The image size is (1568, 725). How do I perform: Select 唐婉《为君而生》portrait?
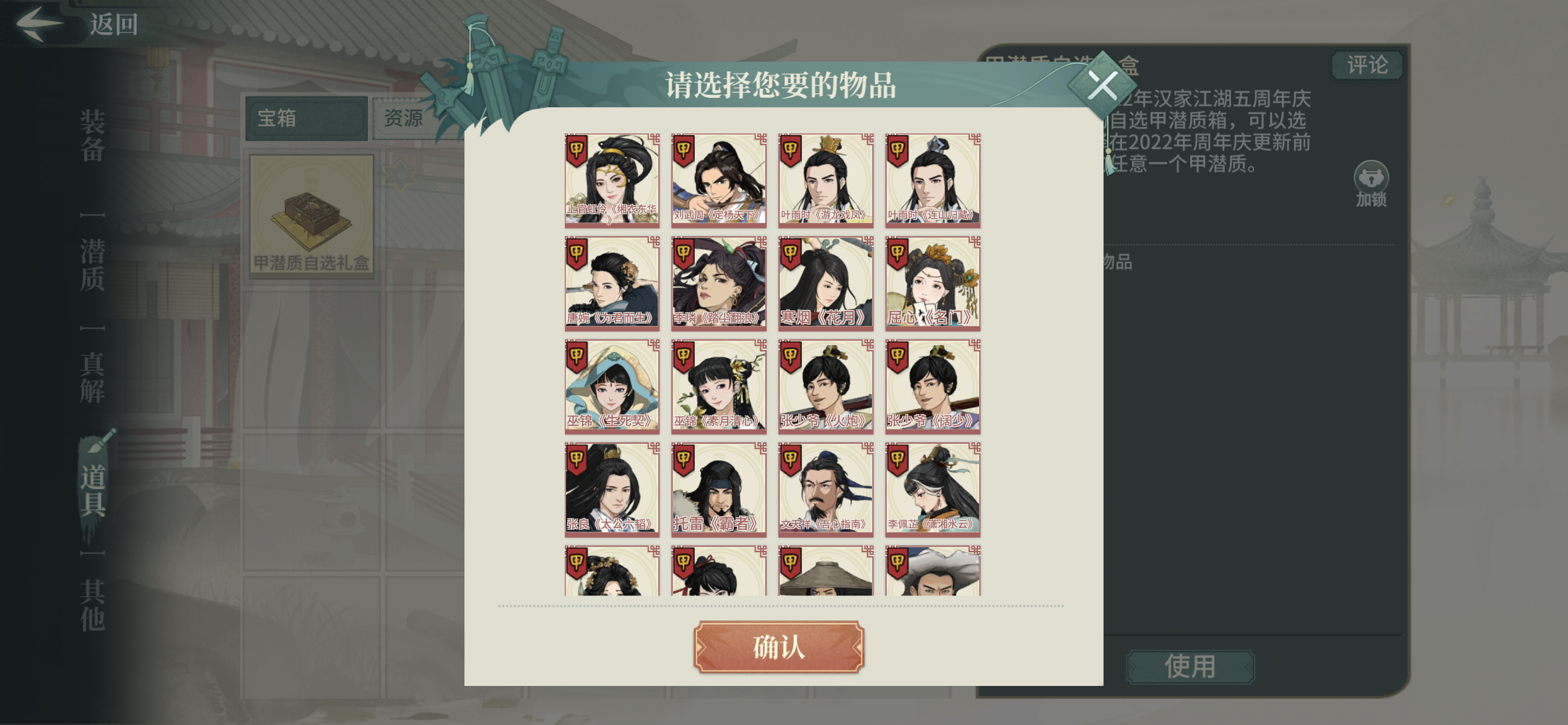tap(611, 283)
